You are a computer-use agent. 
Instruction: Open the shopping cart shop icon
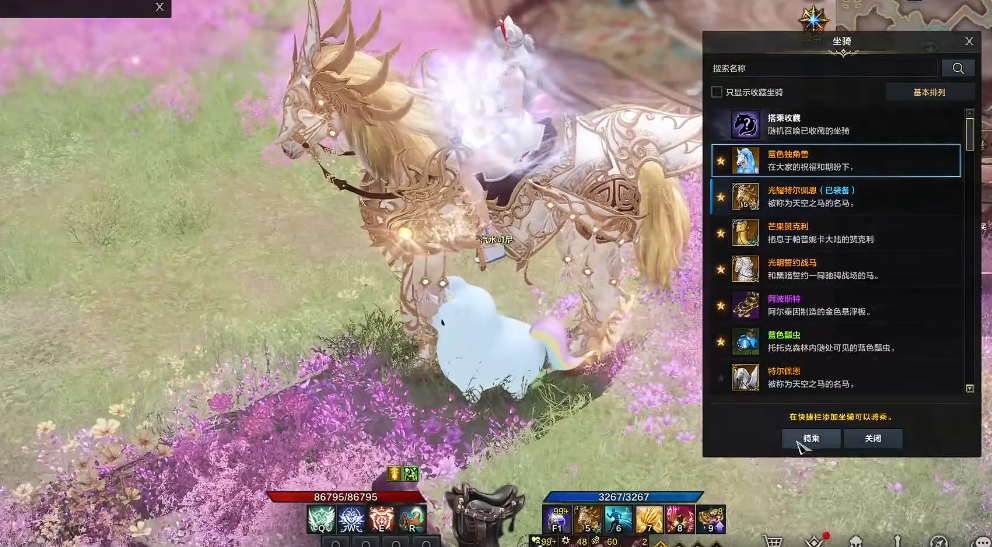point(772,540)
